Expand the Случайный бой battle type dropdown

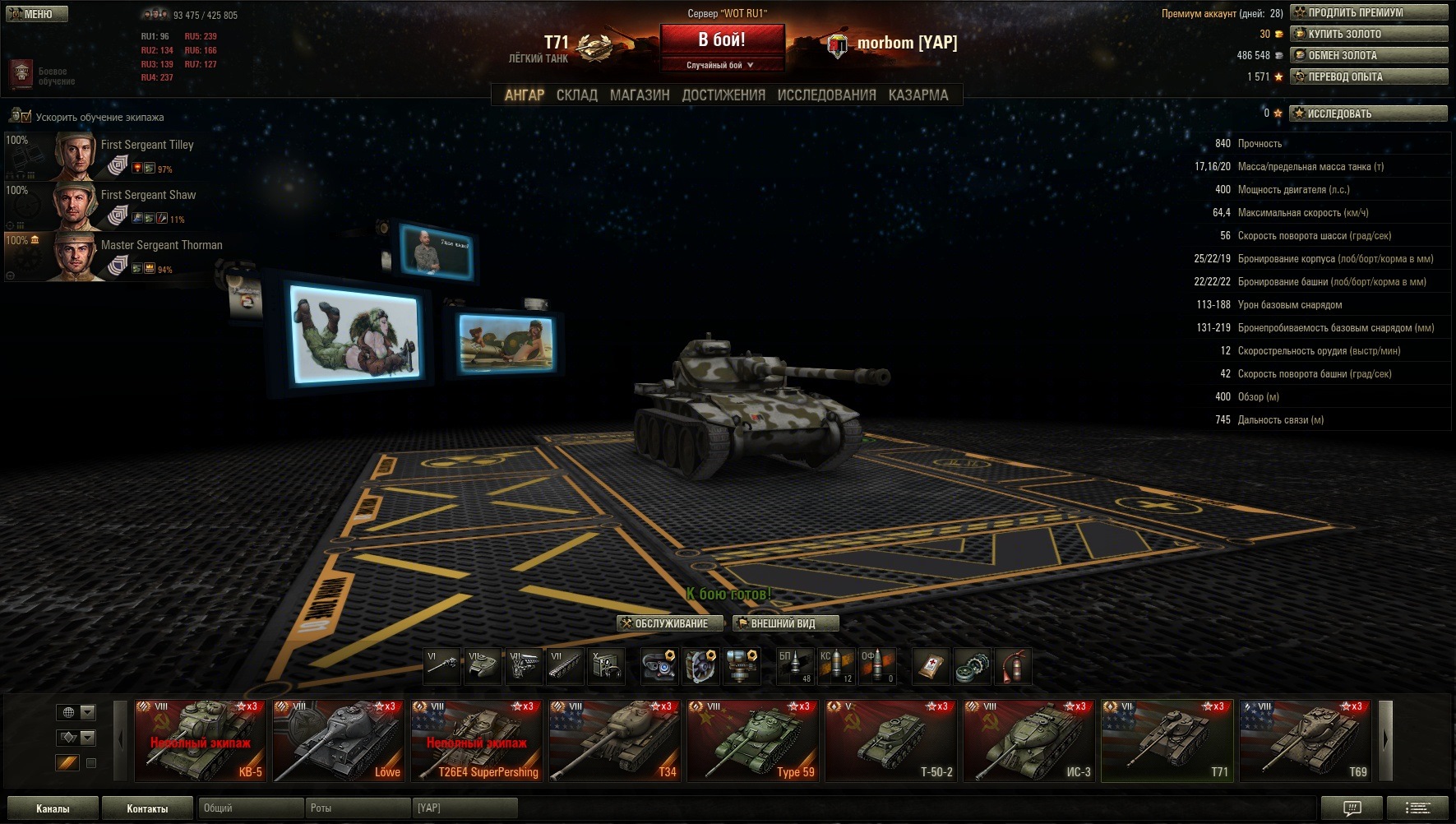(x=721, y=65)
